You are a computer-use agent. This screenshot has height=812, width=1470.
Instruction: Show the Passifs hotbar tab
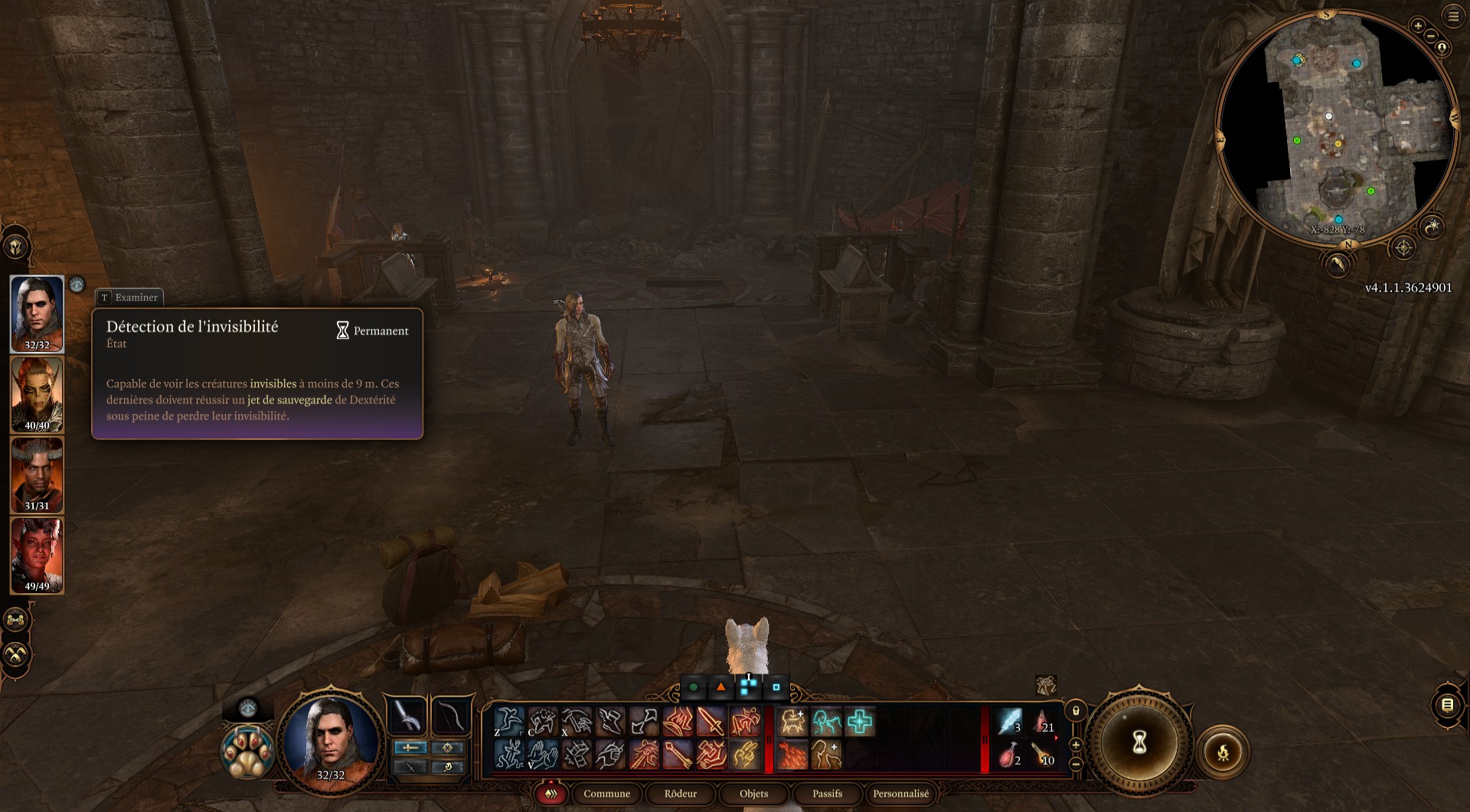827,794
